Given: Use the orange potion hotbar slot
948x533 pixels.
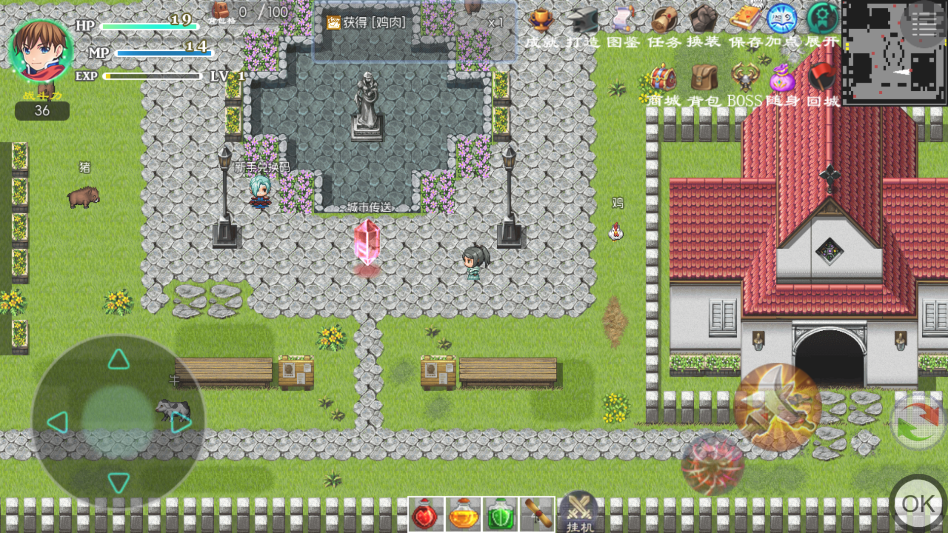Looking at the screenshot, I should pyautogui.click(x=463, y=515).
